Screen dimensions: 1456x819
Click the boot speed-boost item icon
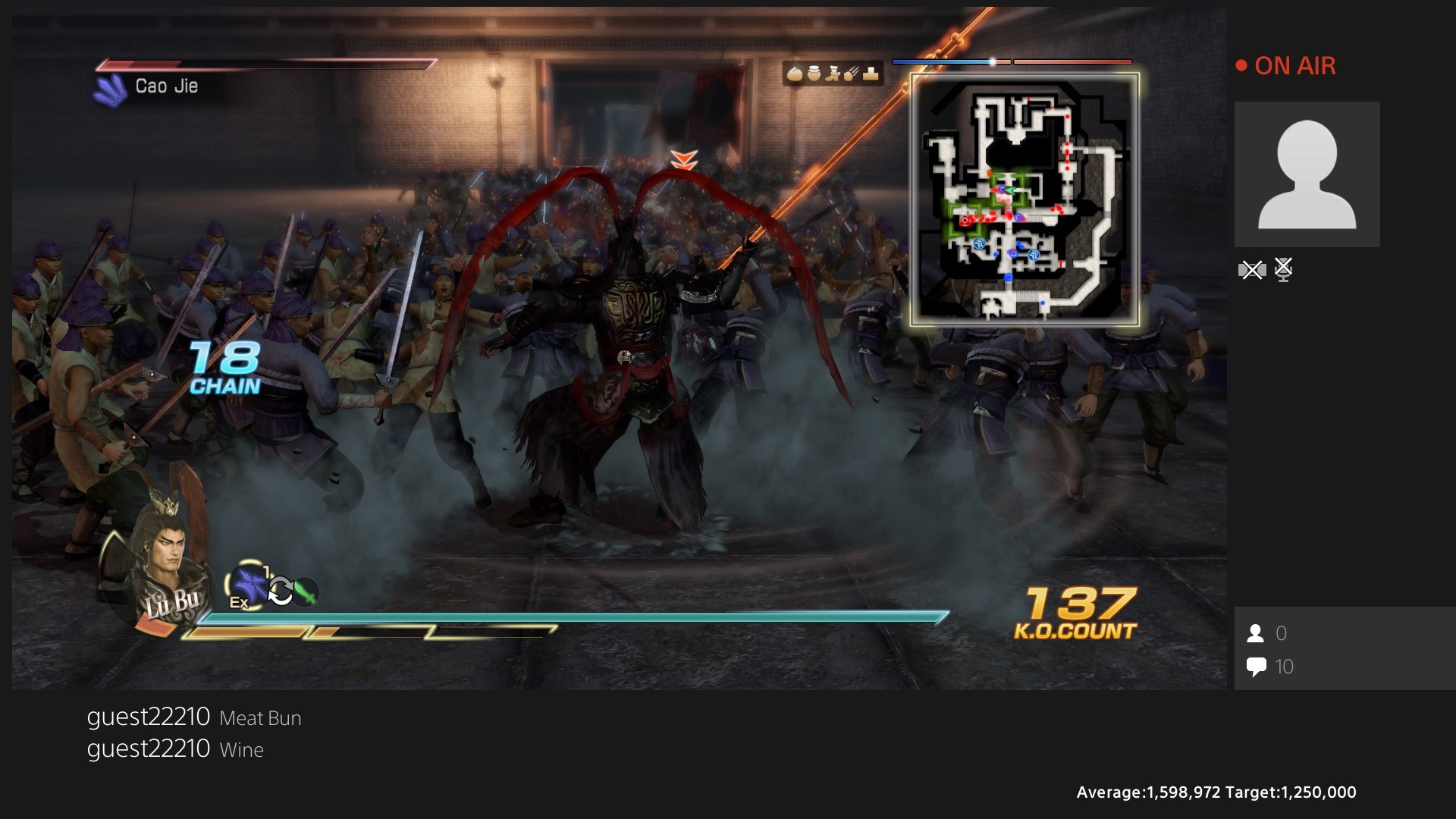click(833, 75)
